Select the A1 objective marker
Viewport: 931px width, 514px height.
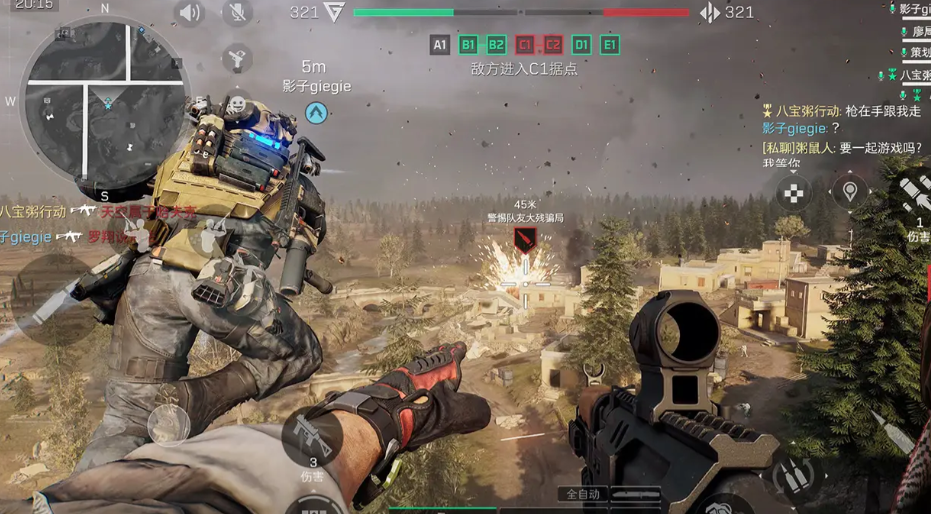(x=440, y=44)
